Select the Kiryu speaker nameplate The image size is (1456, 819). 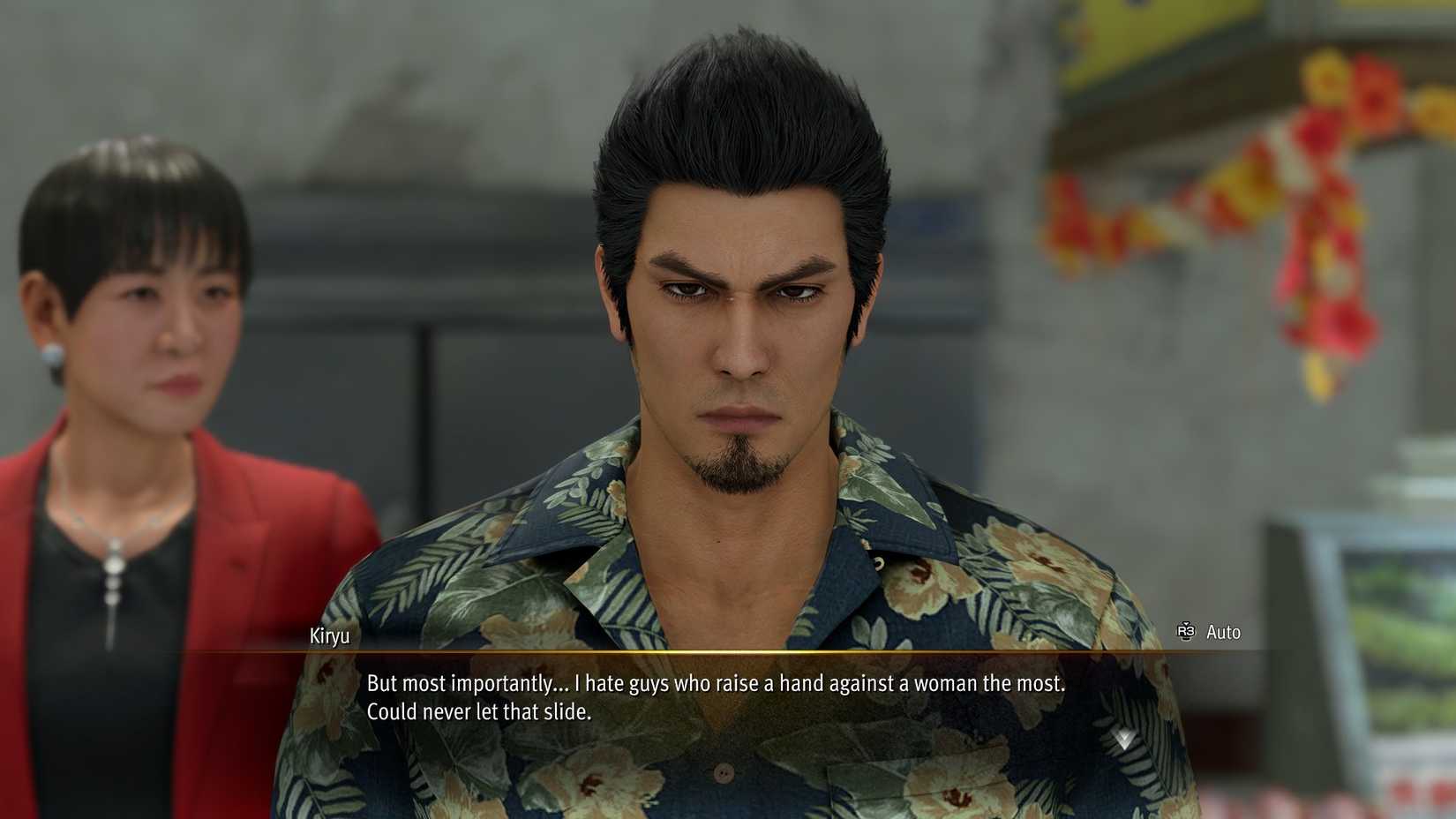coord(330,635)
